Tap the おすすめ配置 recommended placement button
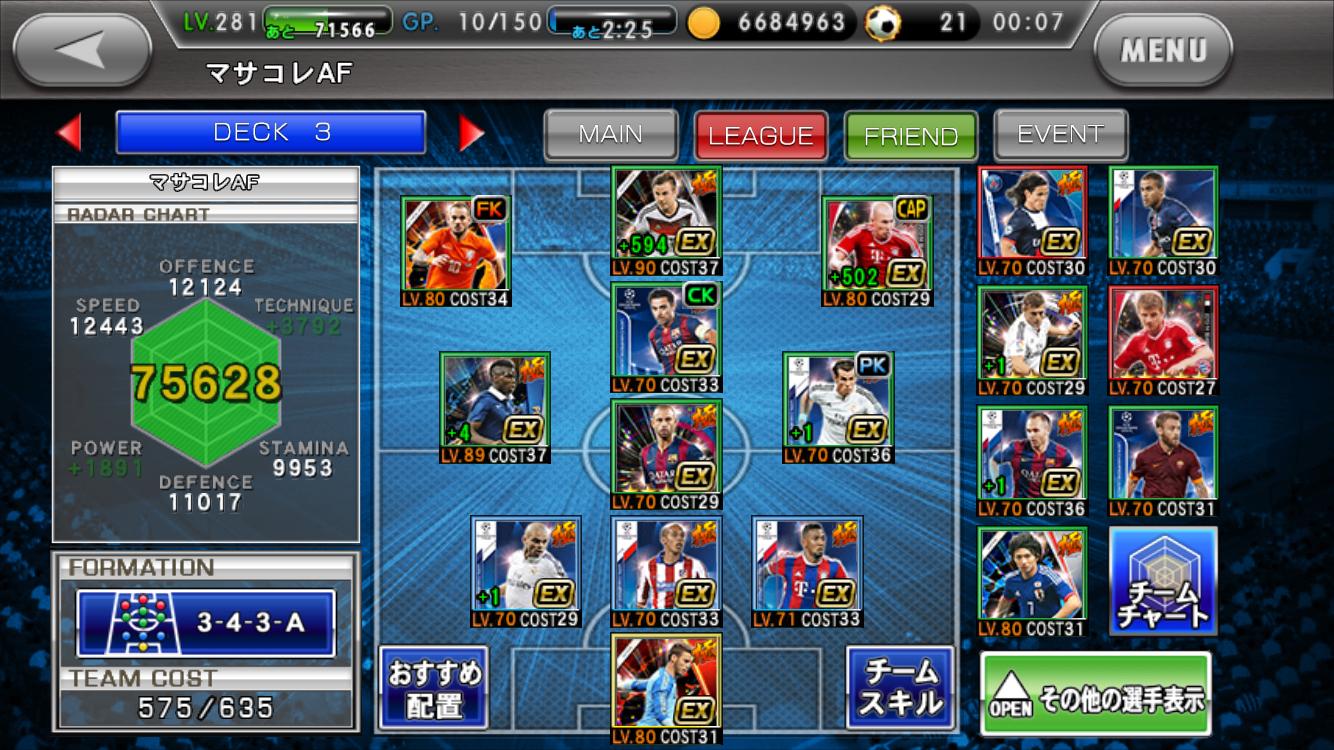The image size is (1334, 750). (433, 688)
